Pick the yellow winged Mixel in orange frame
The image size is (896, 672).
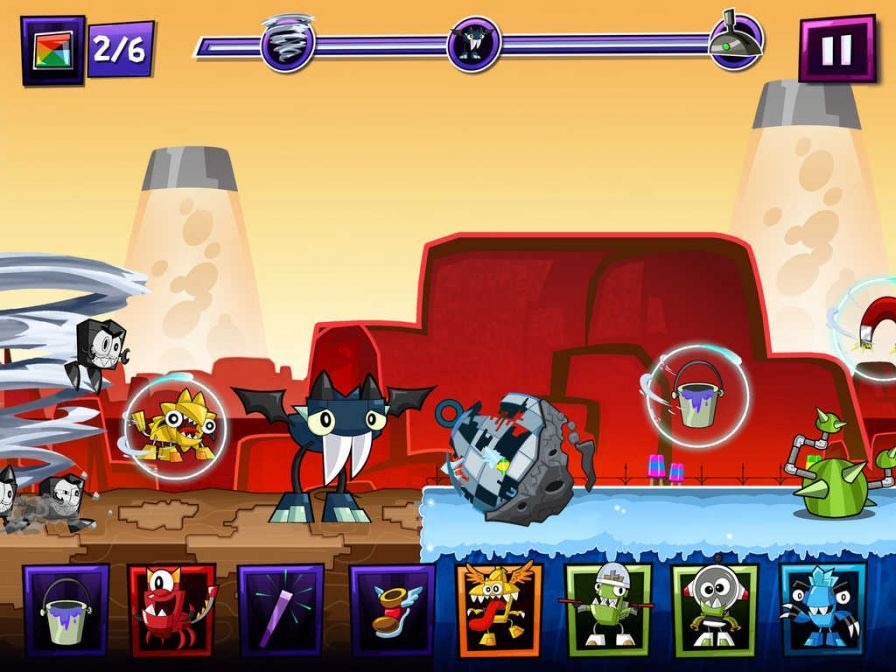[498, 610]
